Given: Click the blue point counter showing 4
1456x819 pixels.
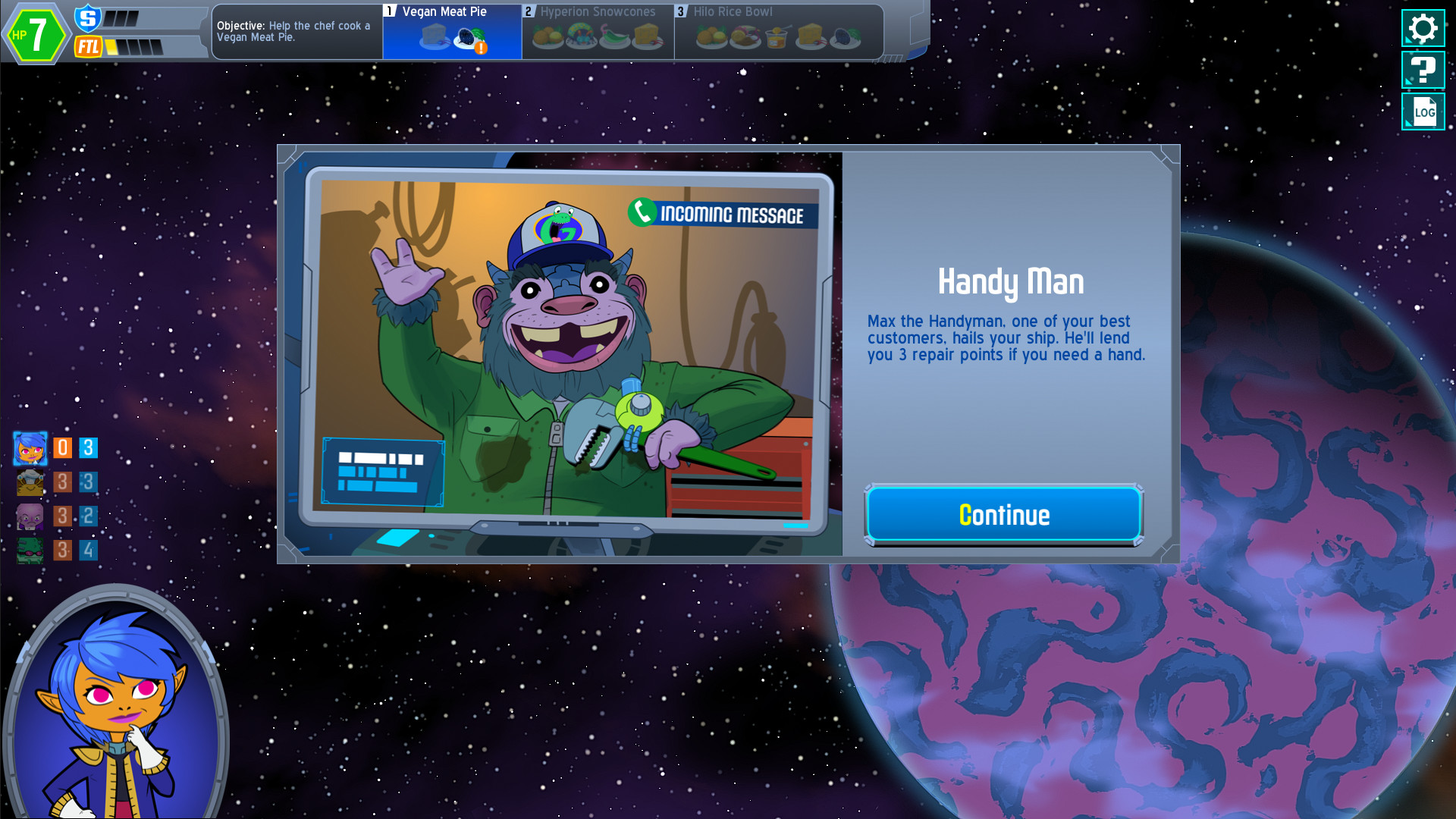Looking at the screenshot, I should tap(88, 549).
